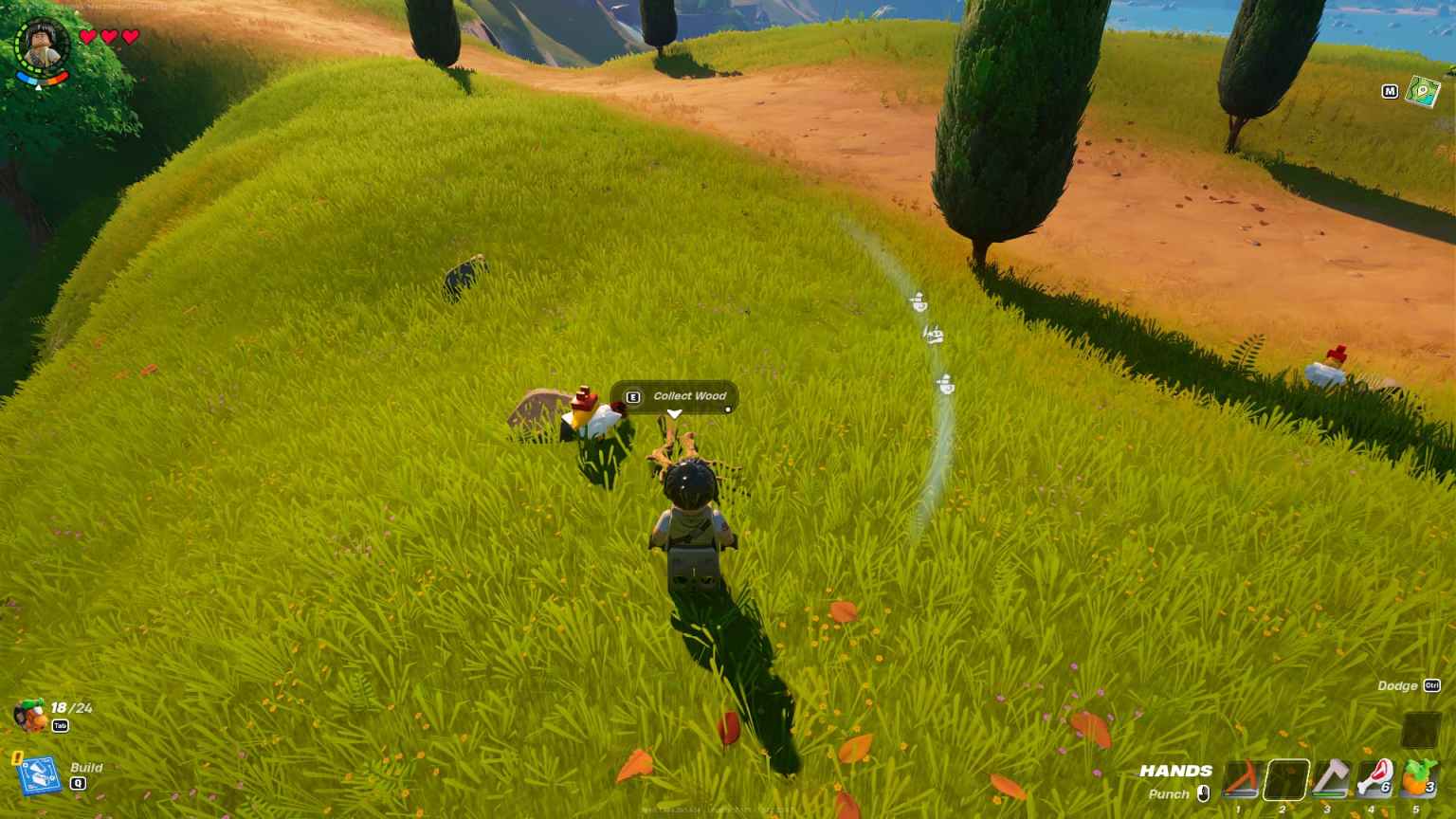Click the Build text label

[x=87, y=768]
